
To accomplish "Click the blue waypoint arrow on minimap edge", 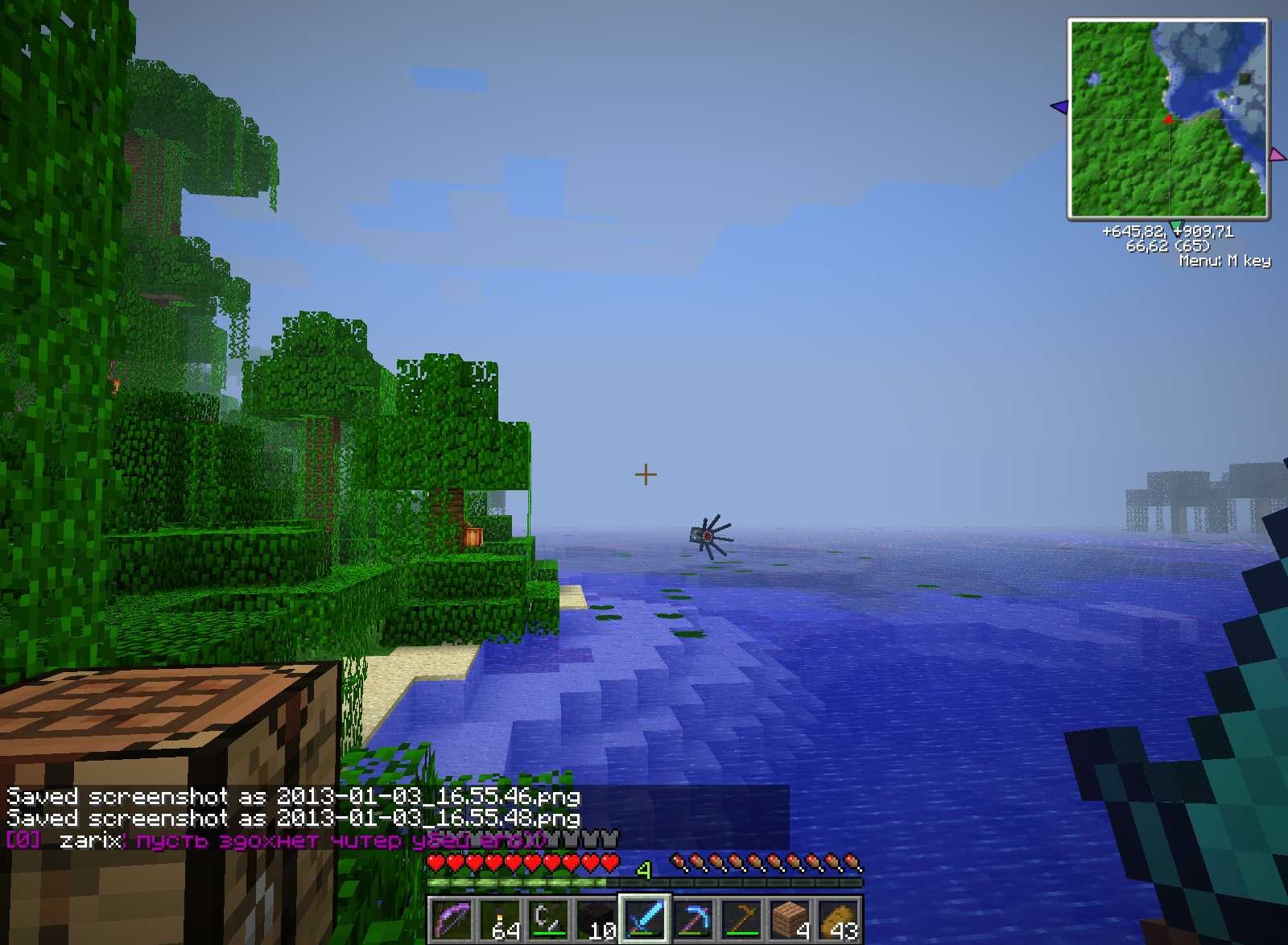I will (x=1059, y=106).
